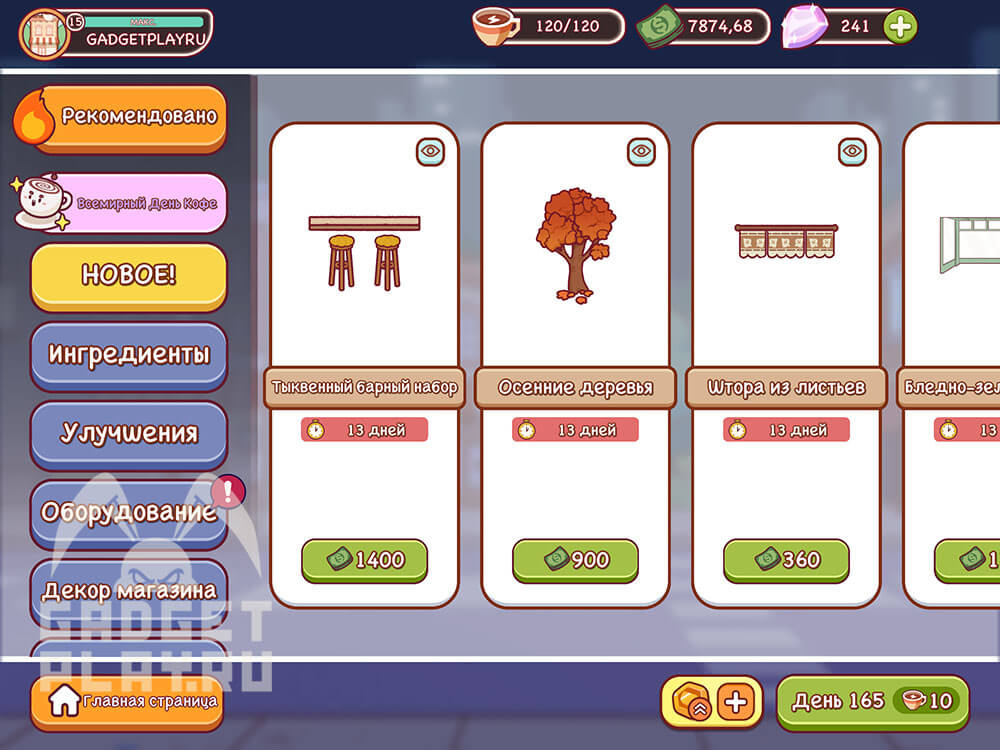Purchase Осенние деревья for 900
Image resolution: width=1000 pixels, height=750 pixels.
575,560
